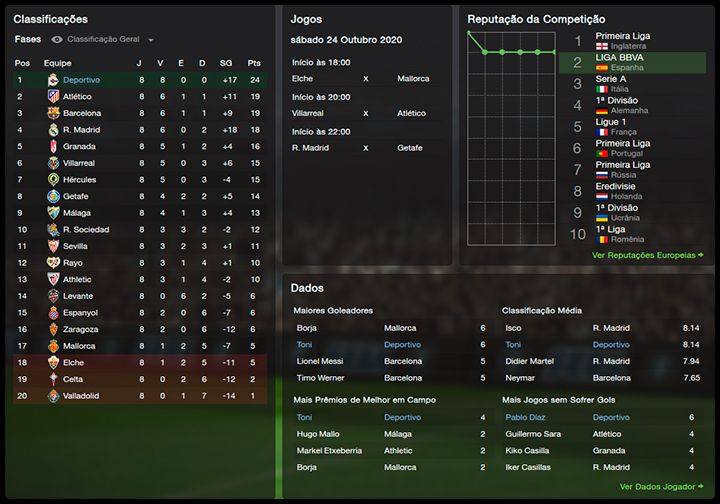The image size is (720, 504).
Task: Sort the table by Pts column
Action: (x=253, y=62)
